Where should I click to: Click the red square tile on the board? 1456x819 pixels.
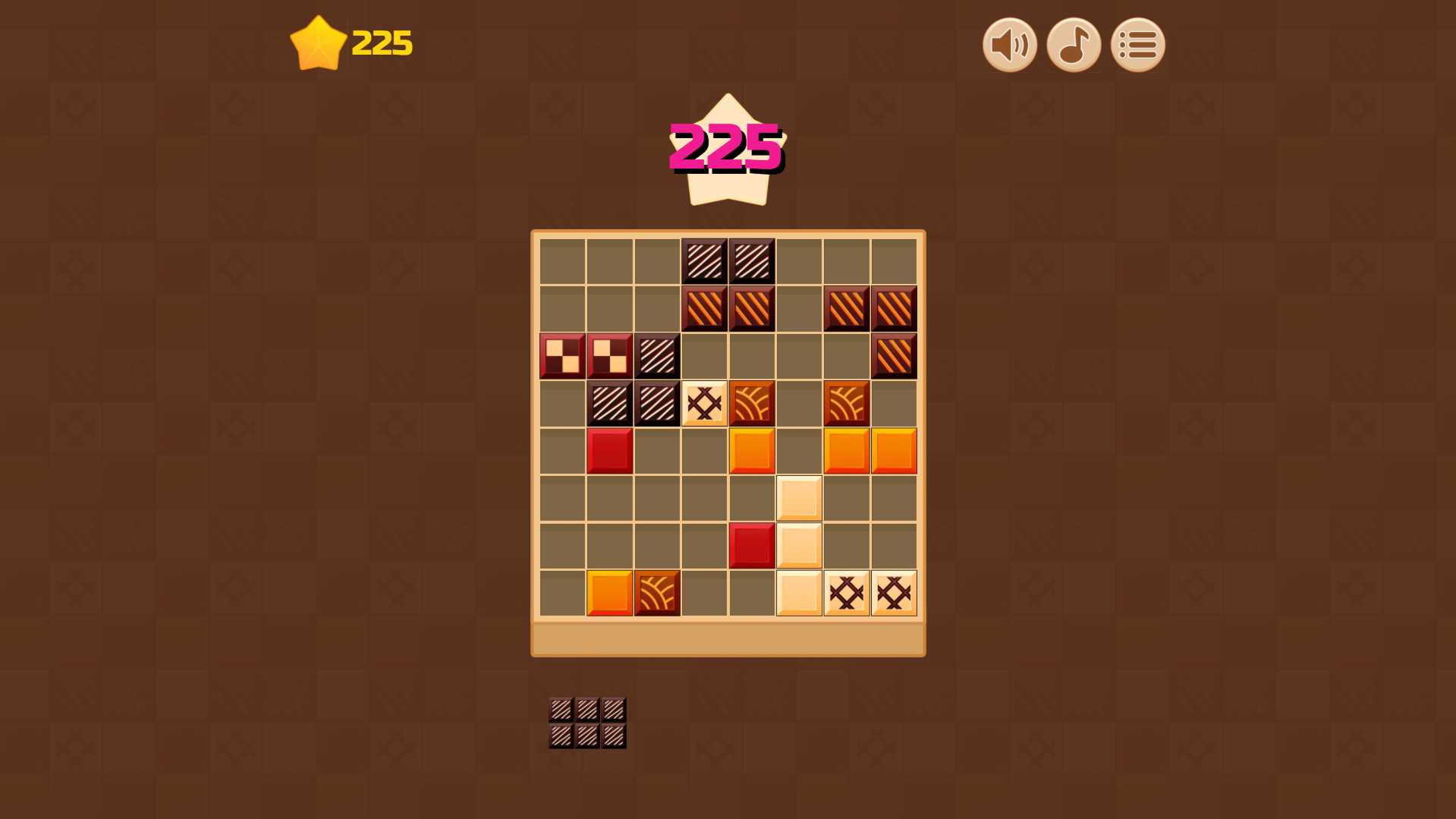coord(609,450)
